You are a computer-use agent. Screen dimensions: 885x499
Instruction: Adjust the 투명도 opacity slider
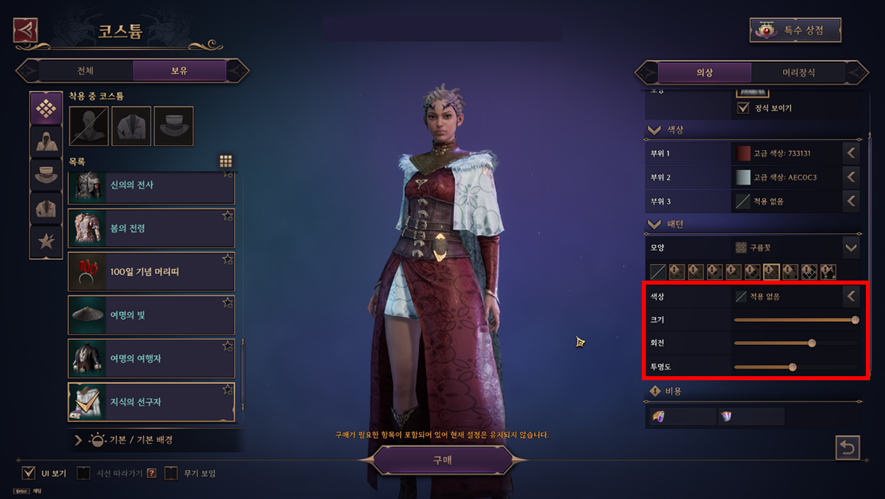click(792, 367)
